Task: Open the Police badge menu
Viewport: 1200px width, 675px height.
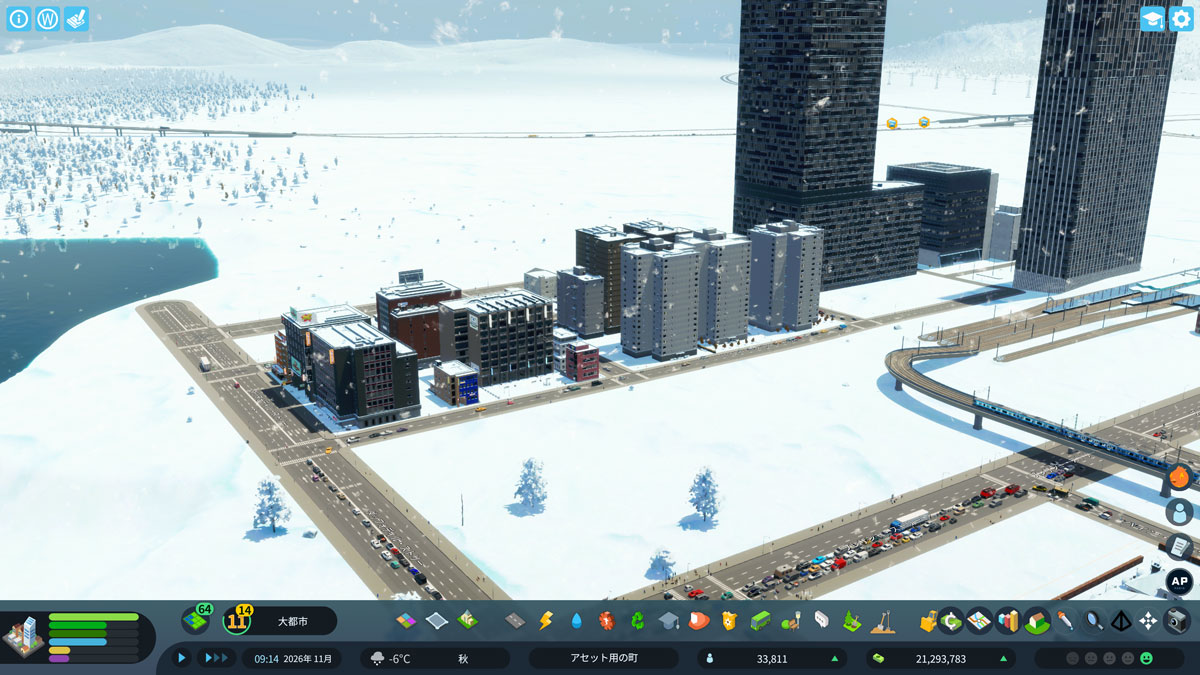Action: pos(729,621)
